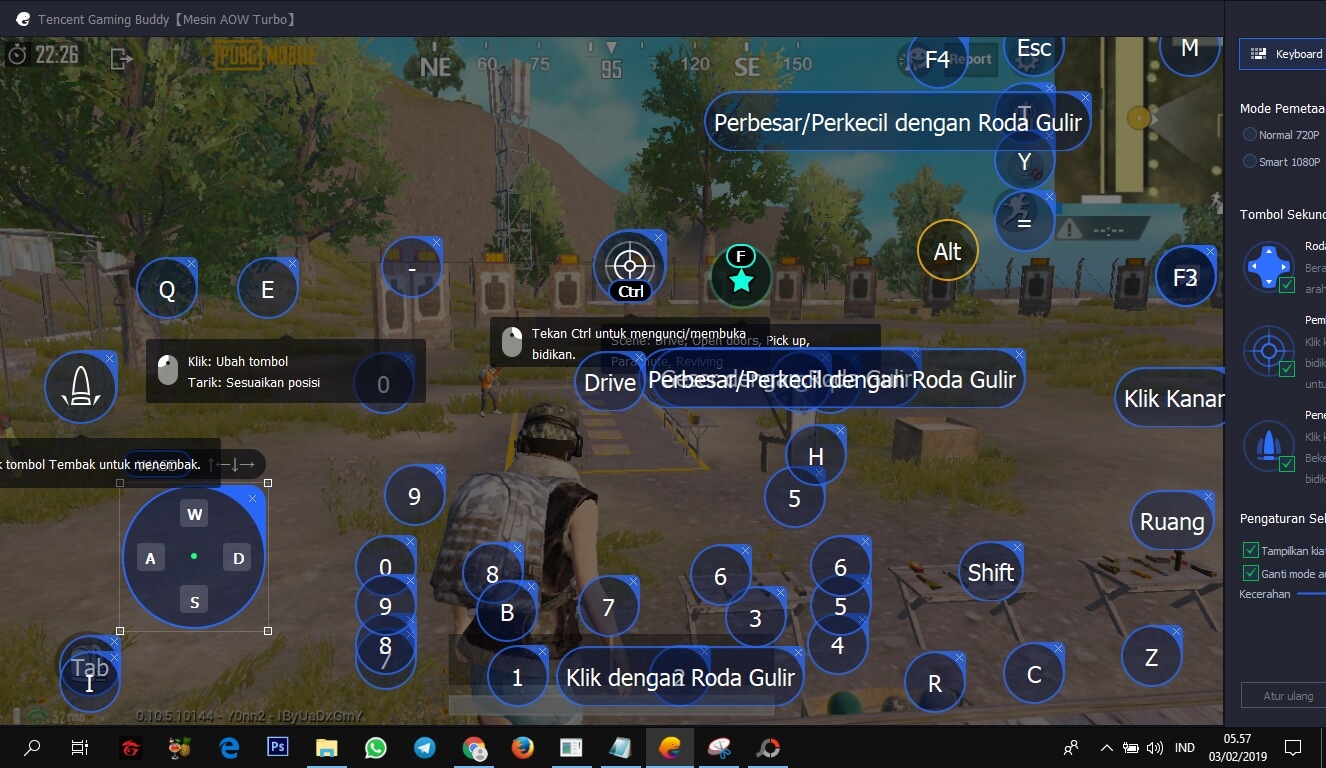
Task: Select the Normal 720P mapping mode
Action: point(1250,134)
